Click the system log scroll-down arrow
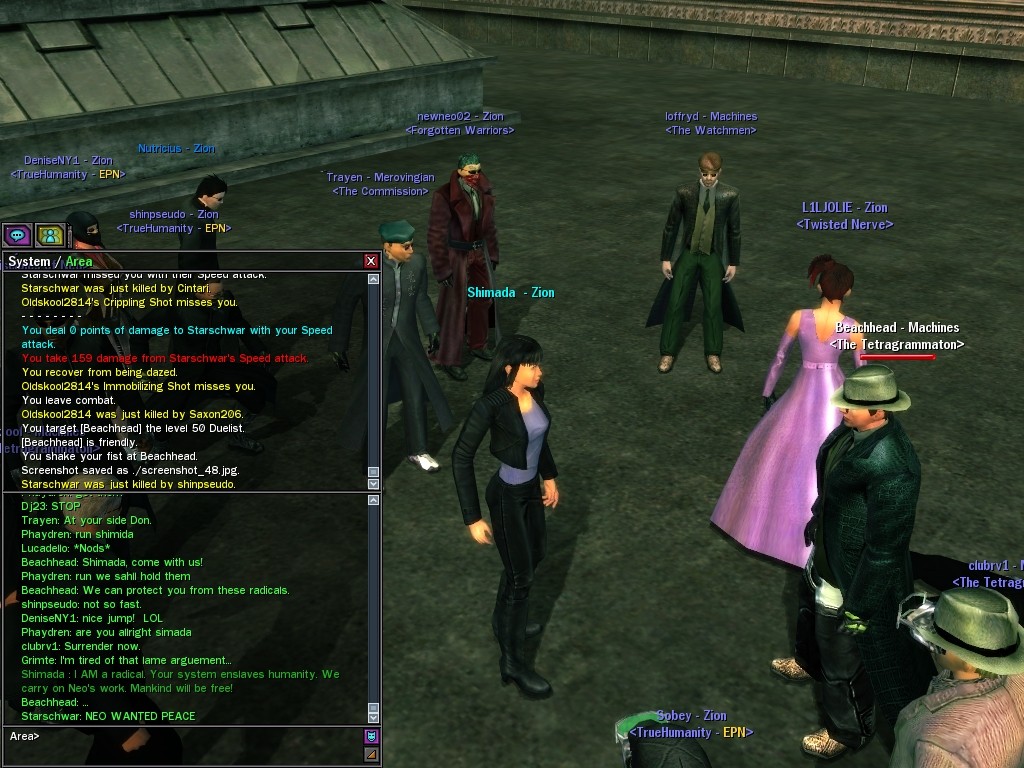 (x=374, y=484)
